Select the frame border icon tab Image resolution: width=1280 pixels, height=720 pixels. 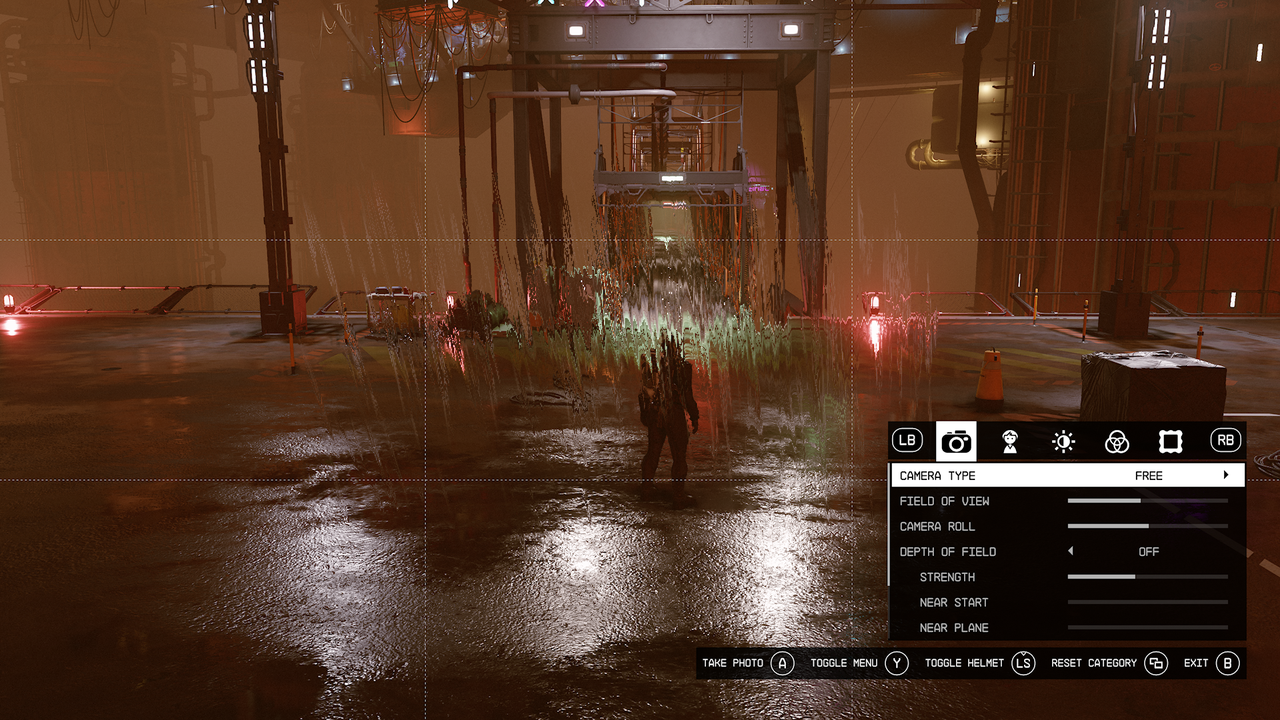click(1170, 440)
